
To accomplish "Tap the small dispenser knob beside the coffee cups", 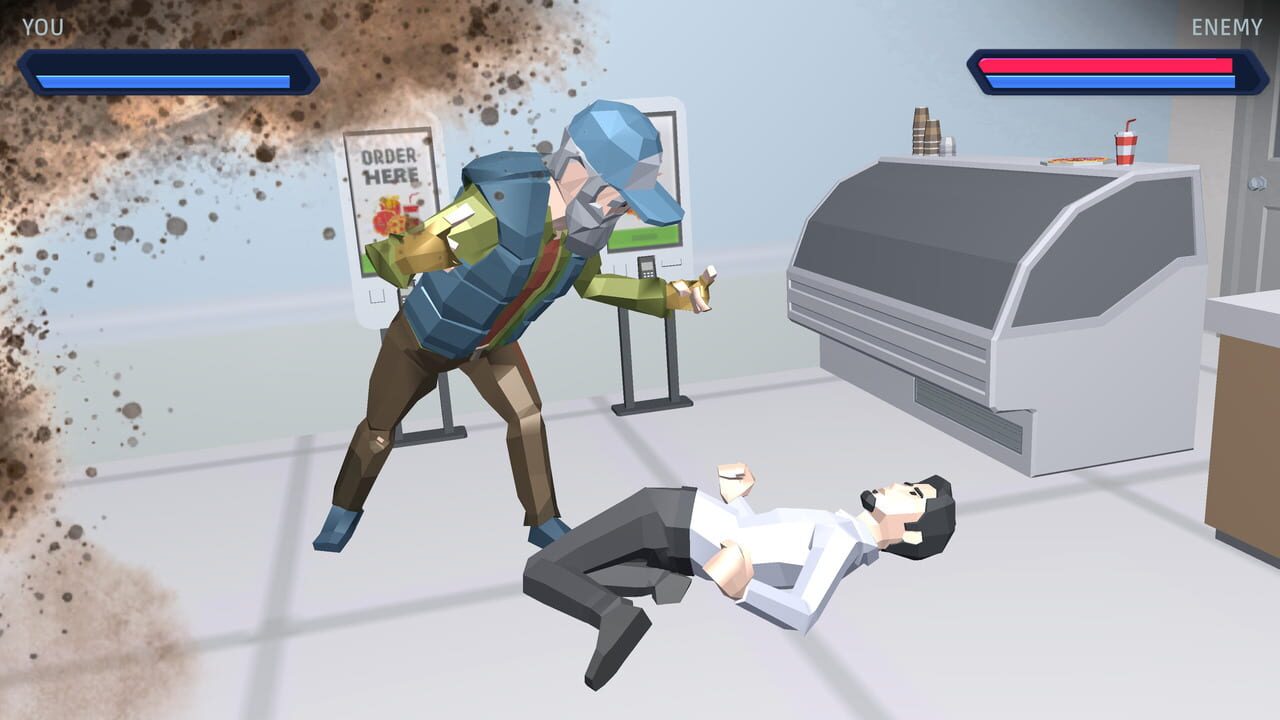I will coord(949,144).
